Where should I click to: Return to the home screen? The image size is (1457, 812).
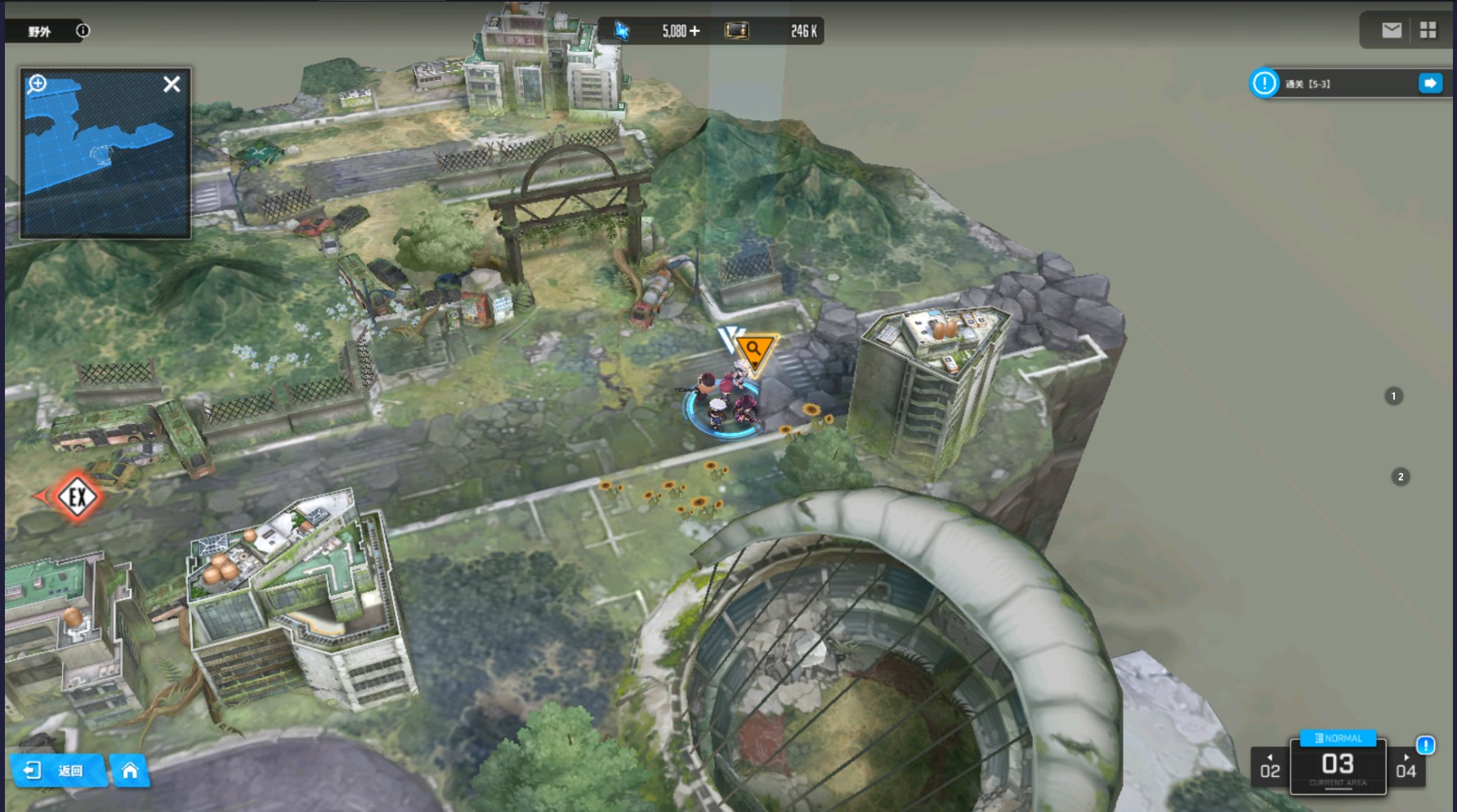tap(130, 770)
